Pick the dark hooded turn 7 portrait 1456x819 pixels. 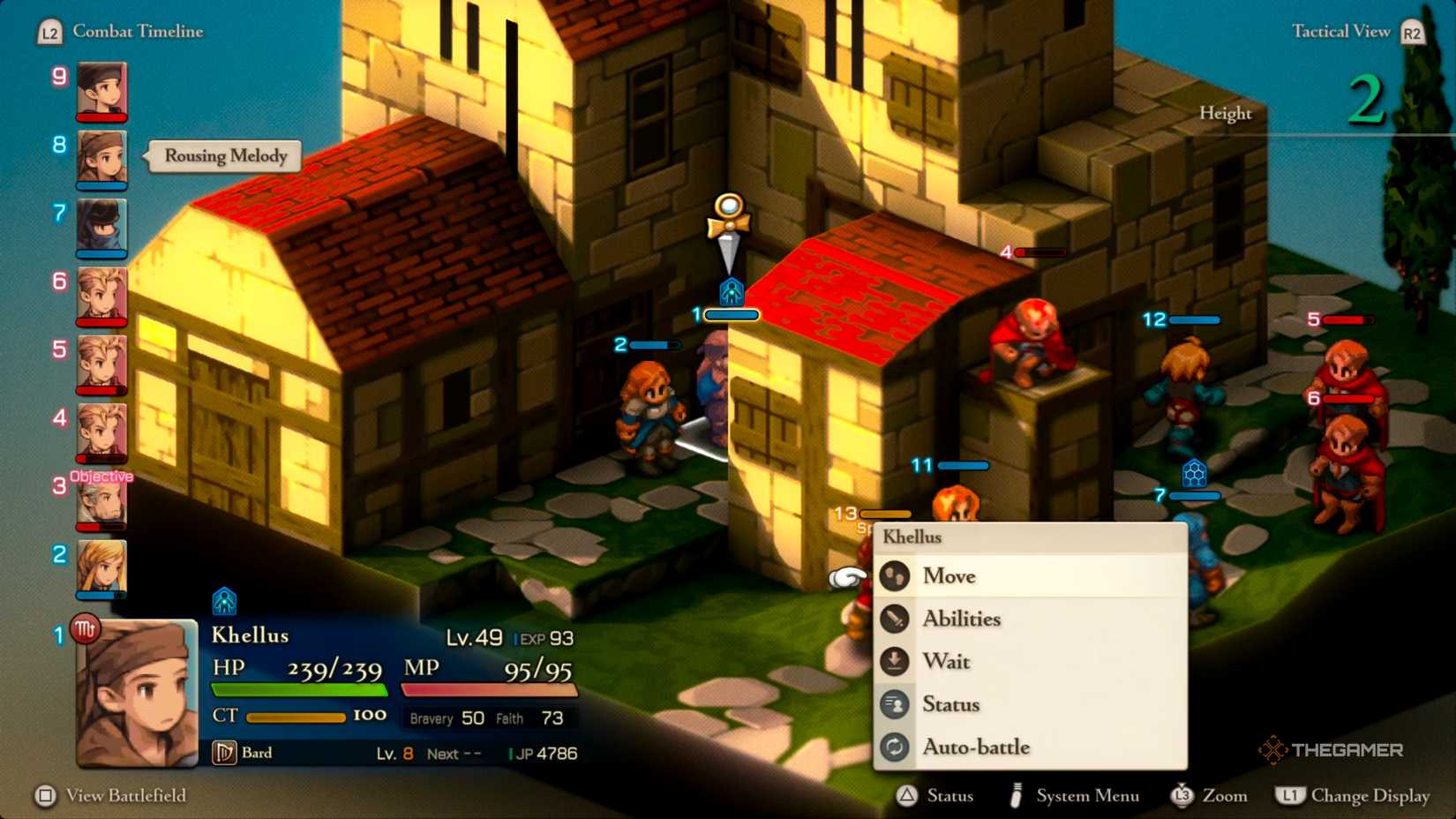[101, 227]
